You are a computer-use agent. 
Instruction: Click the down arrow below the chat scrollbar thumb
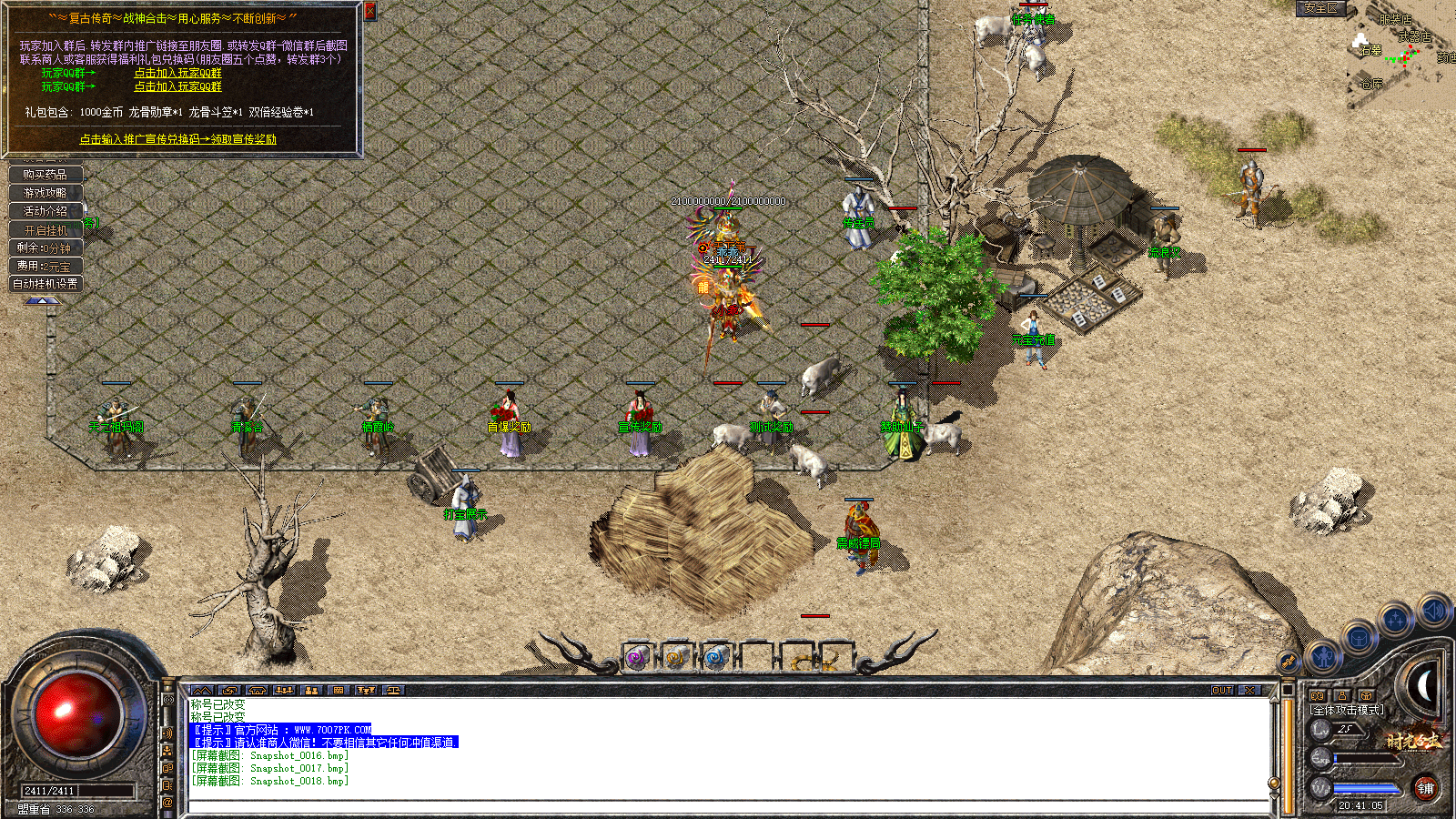click(x=1274, y=795)
